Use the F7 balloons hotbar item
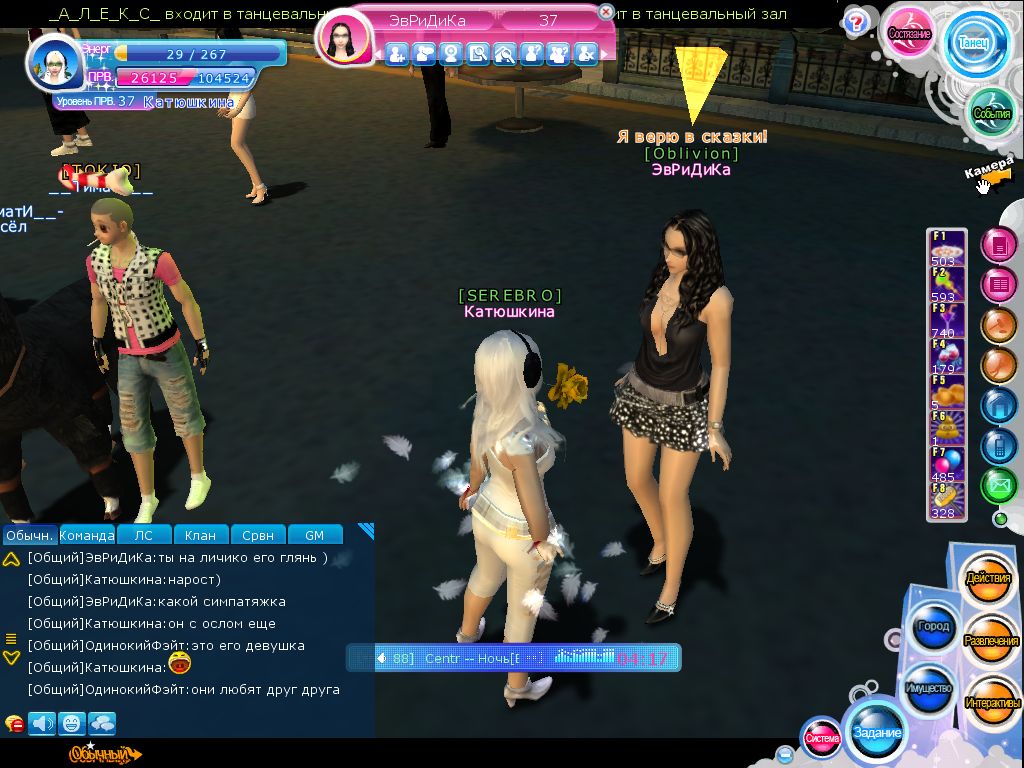1024x768 pixels. click(x=947, y=465)
